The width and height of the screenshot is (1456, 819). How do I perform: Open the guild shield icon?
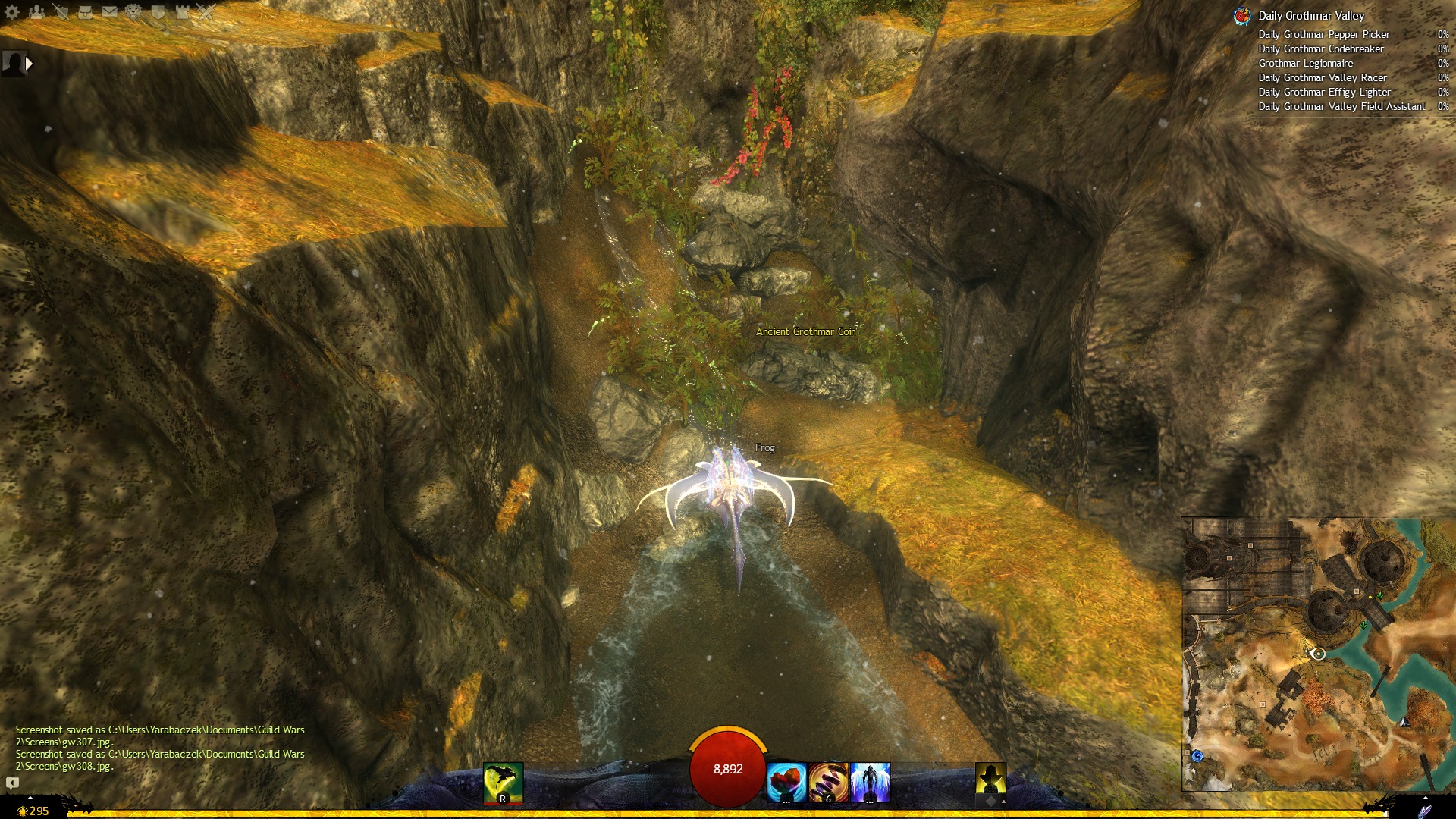point(158,11)
